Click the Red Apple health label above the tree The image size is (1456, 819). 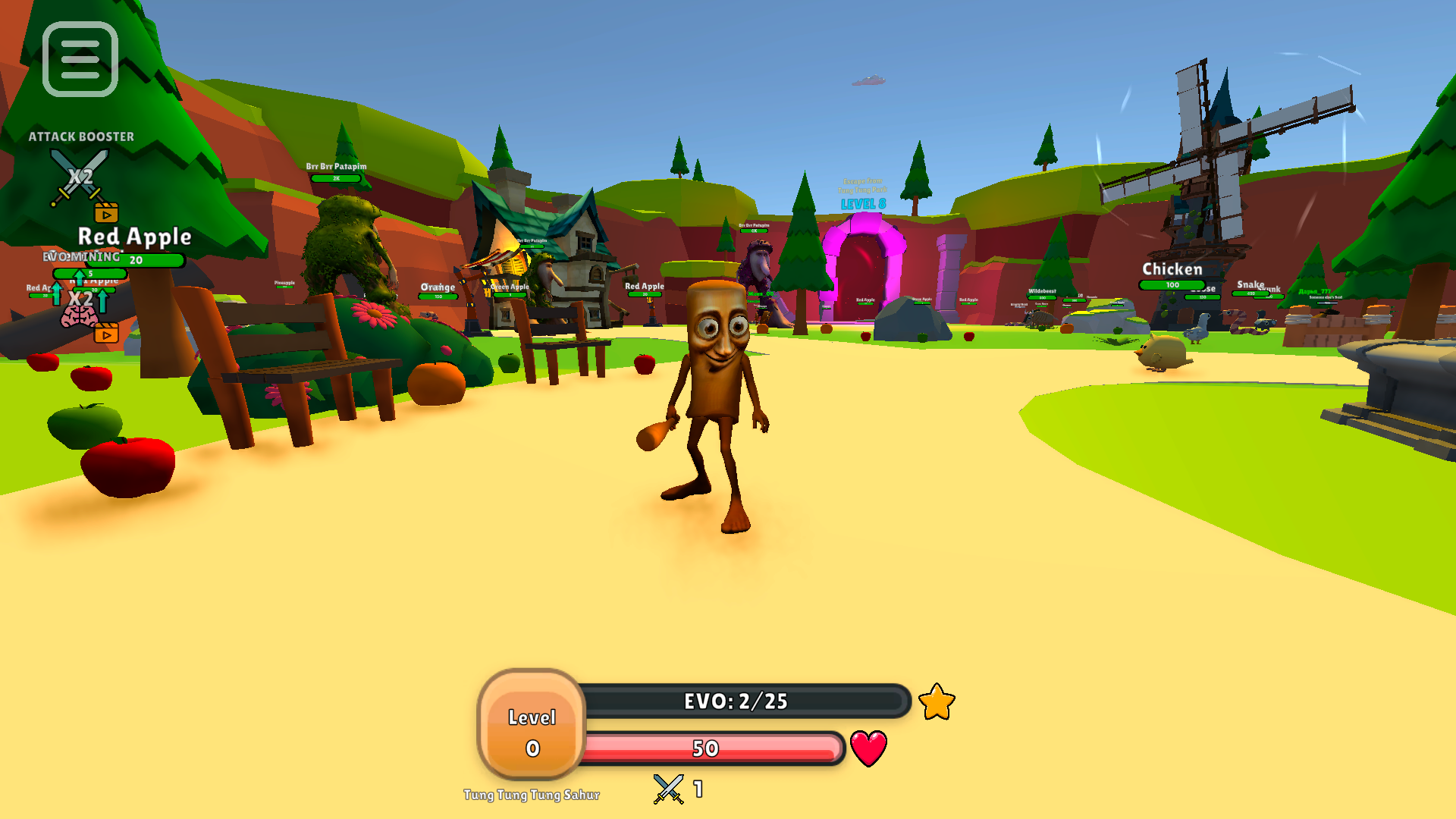[135, 237]
